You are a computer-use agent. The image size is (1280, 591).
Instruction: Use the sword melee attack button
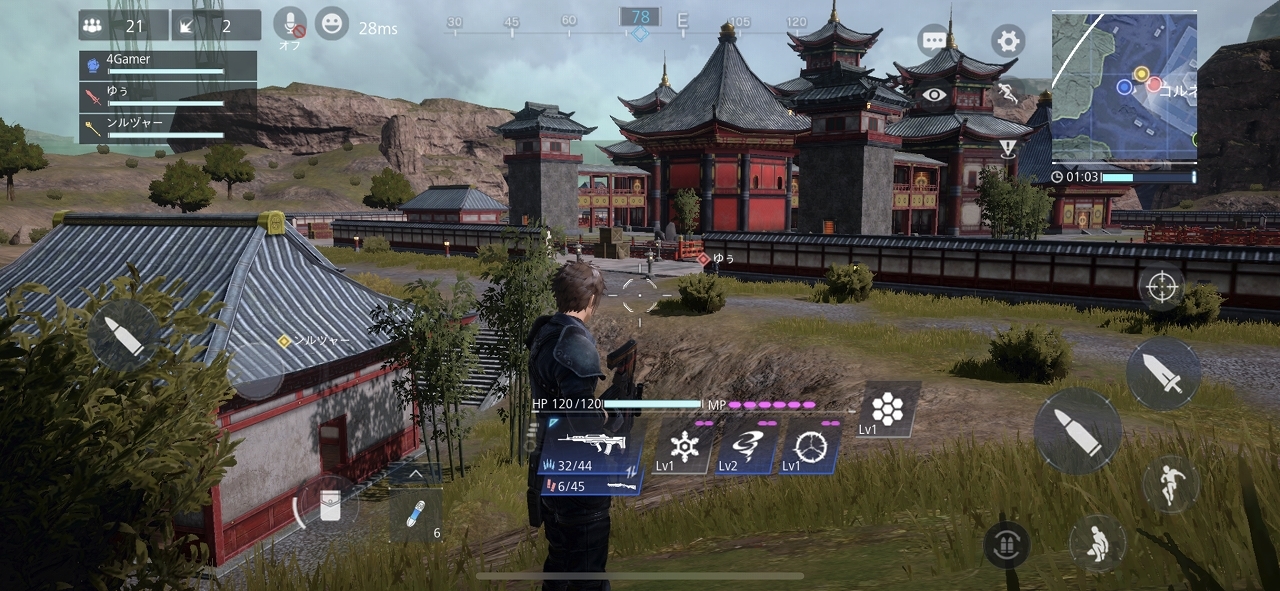1163,373
